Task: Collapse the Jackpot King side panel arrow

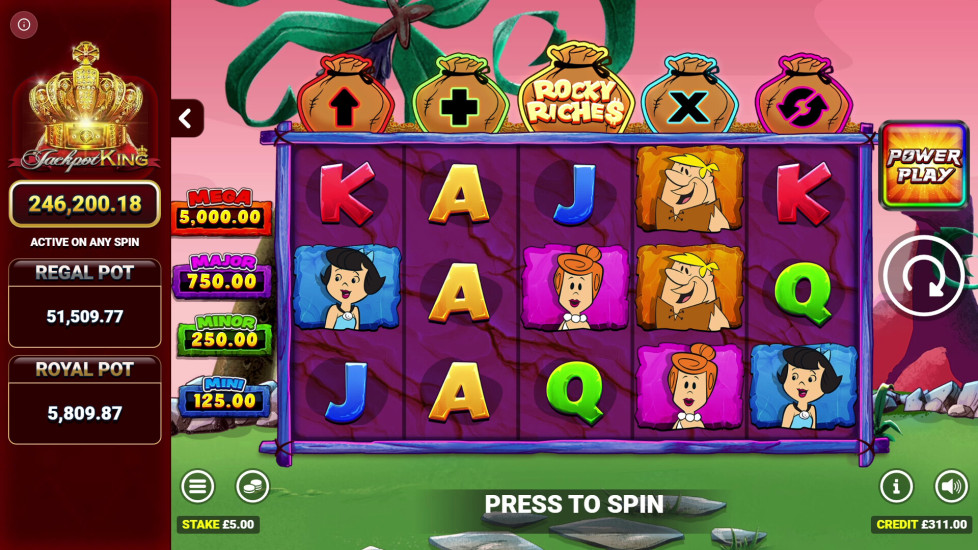Action: point(185,119)
